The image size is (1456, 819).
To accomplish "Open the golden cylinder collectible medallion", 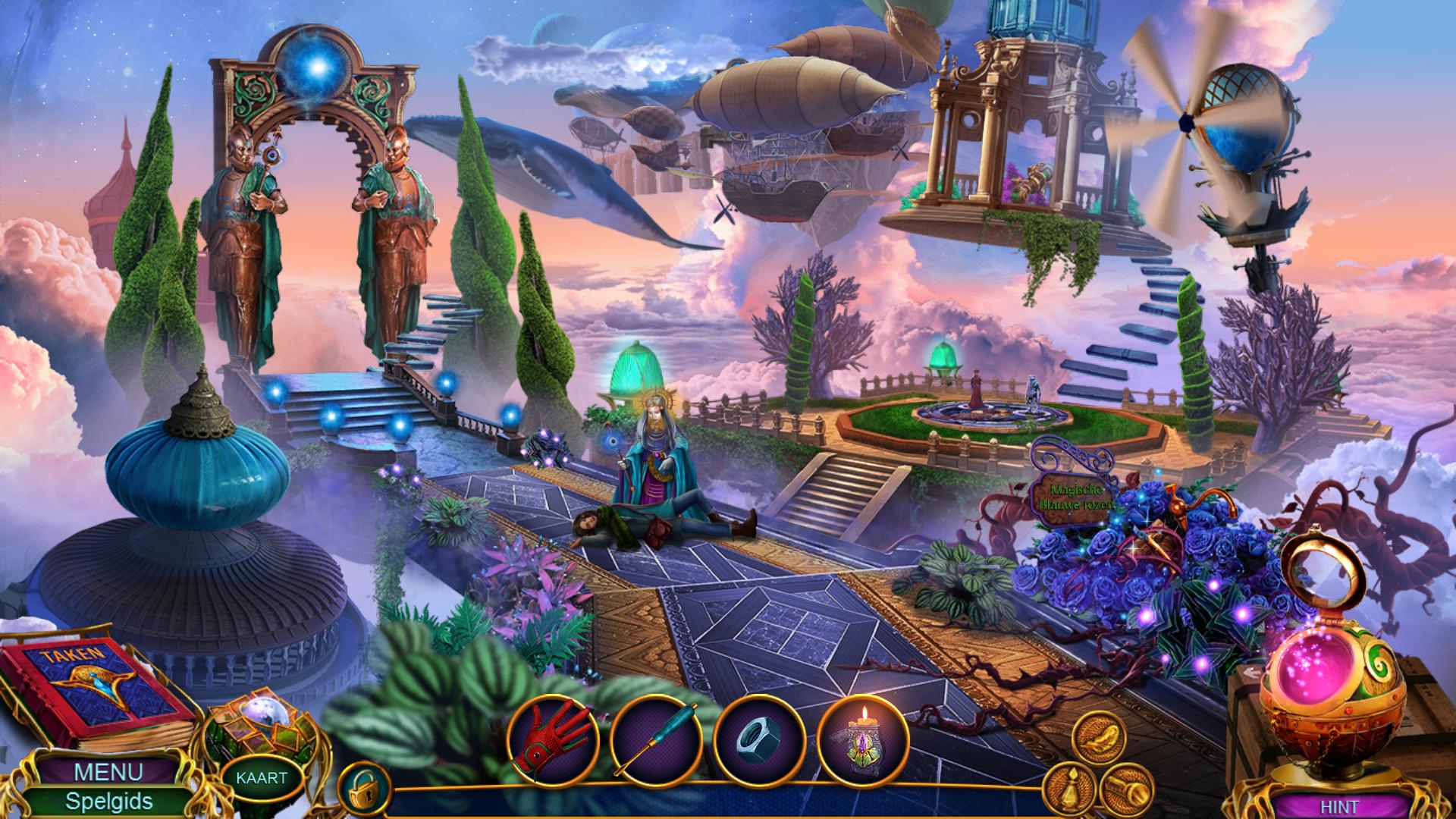I will coord(1125,789).
